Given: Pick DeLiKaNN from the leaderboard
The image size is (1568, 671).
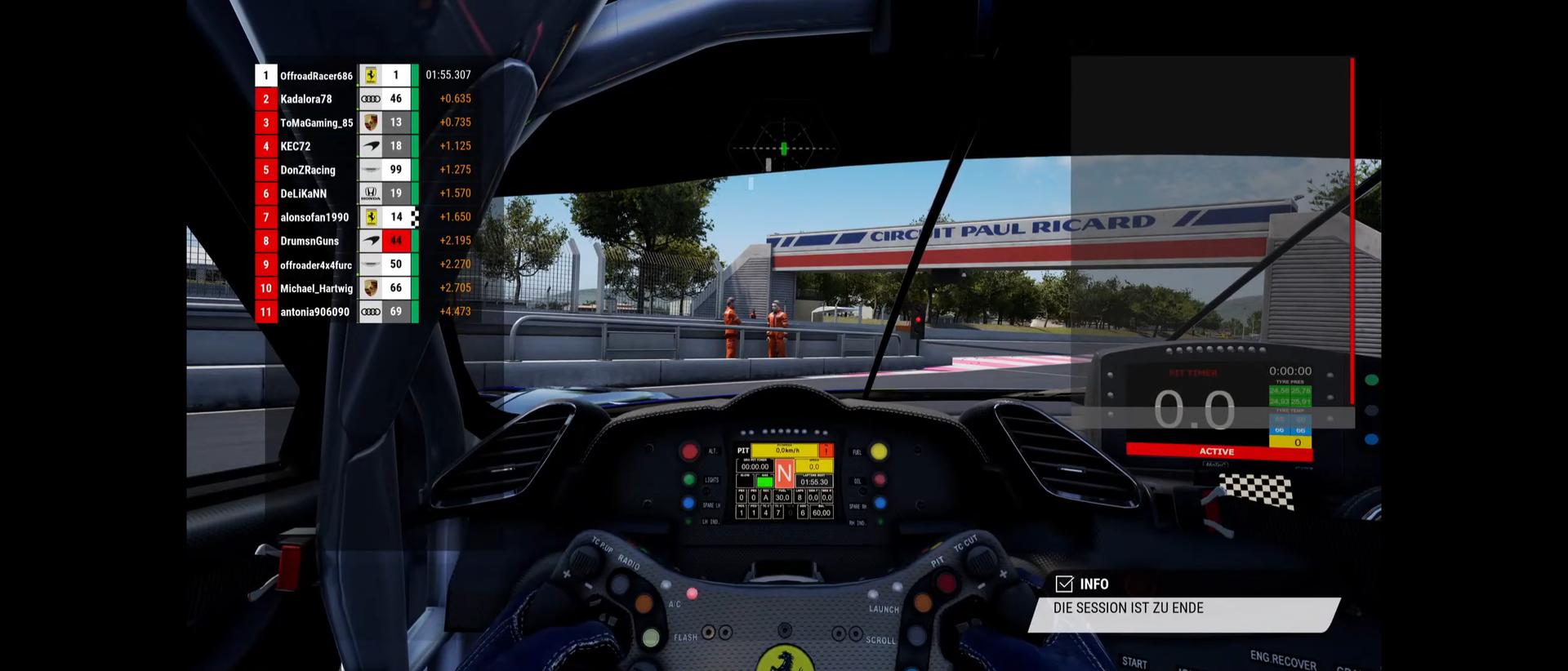Looking at the screenshot, I should [x=303, y=193].
